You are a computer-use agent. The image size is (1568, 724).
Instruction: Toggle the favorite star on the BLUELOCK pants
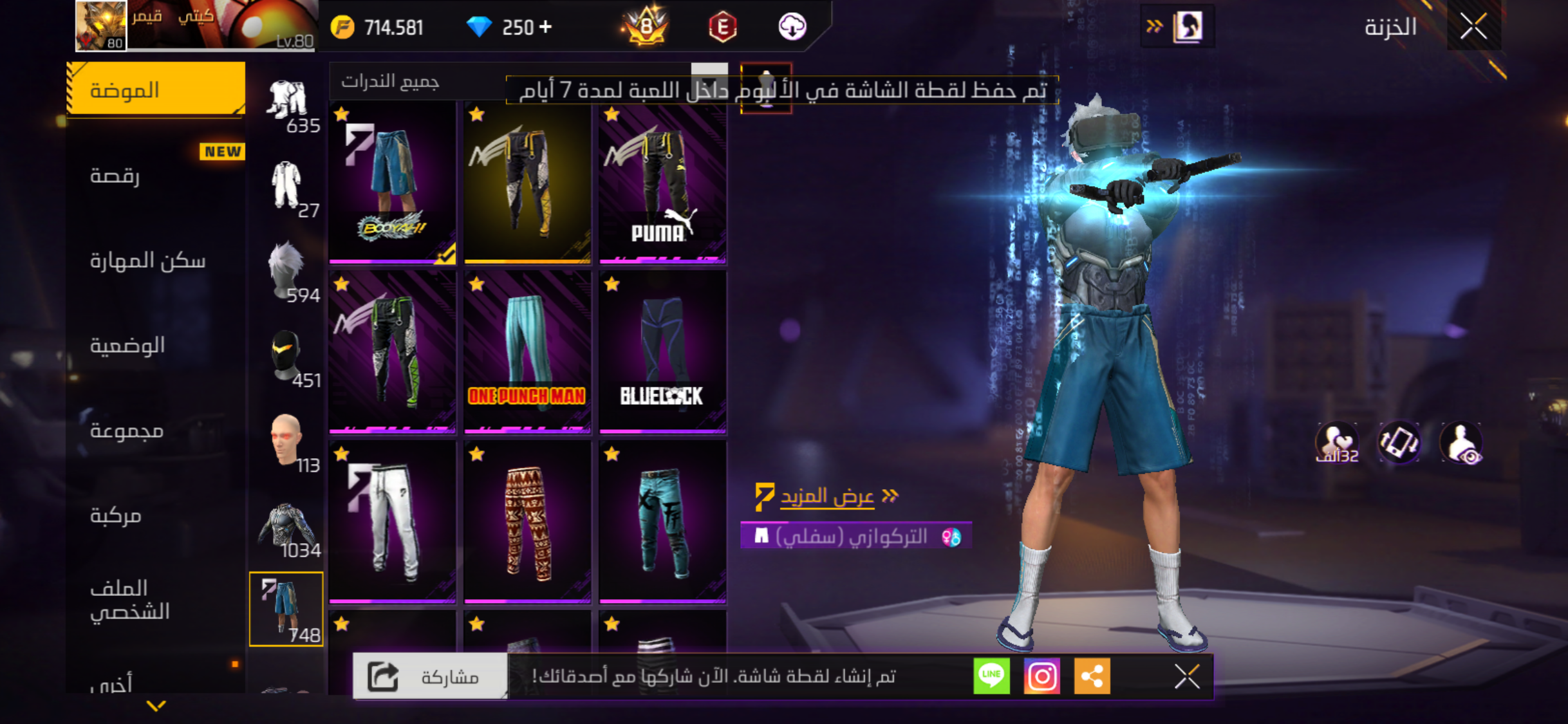click(x=611, y=283)
